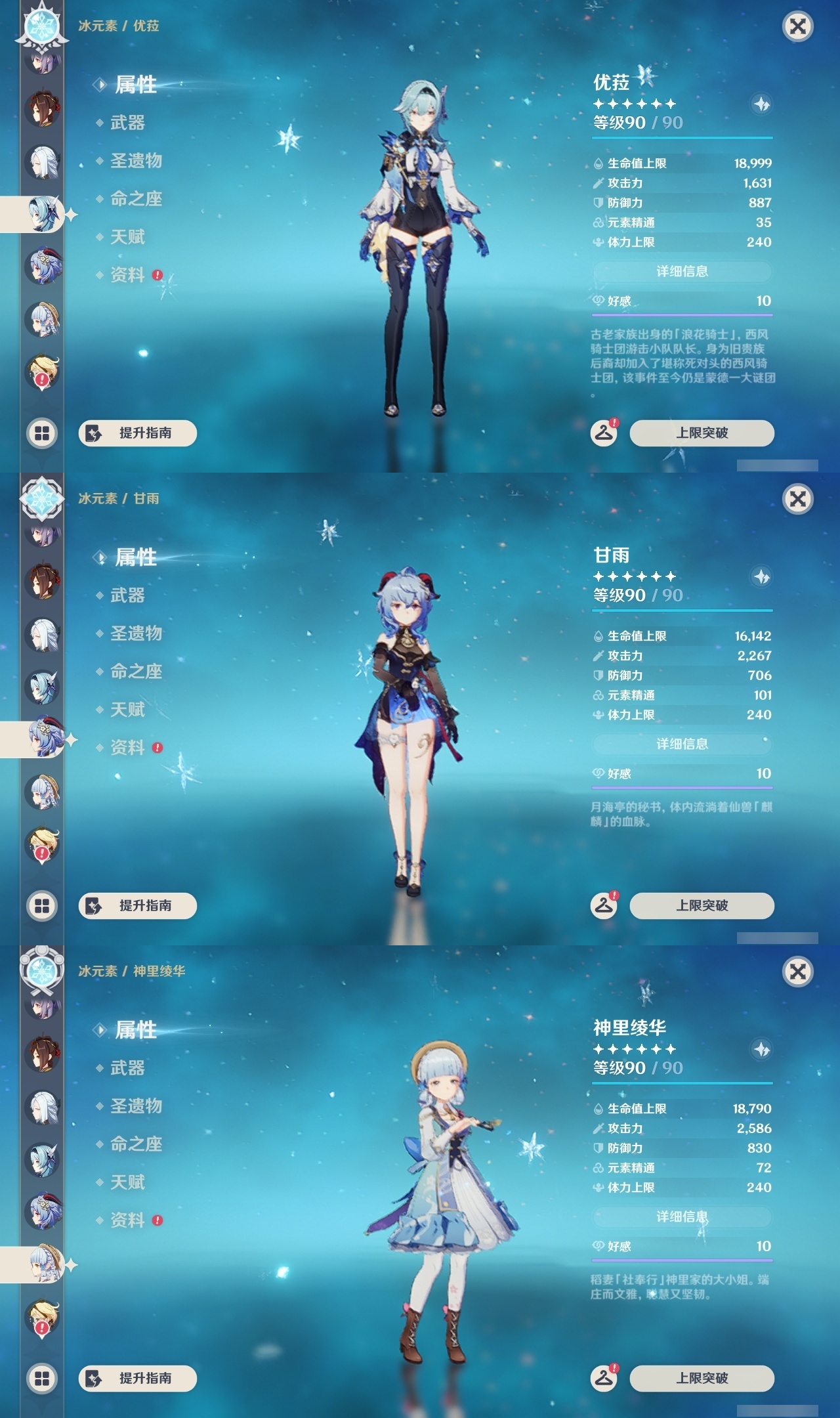The height and width of the screenshot is (1418, 840).
Task: Open the character overview grid at bottom left
Action: tap(41, 432)
